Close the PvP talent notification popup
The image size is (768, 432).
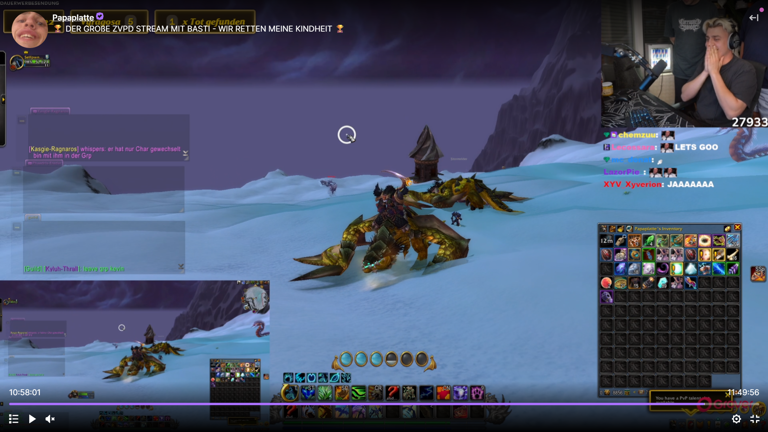(x=728, y=397)
